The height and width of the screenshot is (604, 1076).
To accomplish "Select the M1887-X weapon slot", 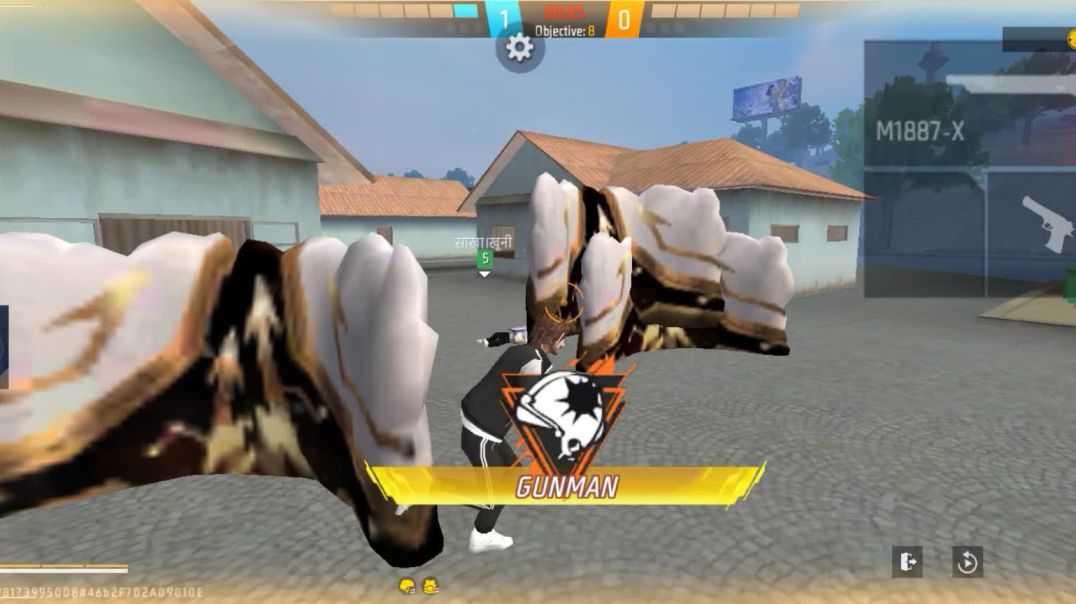I will 922,130.
